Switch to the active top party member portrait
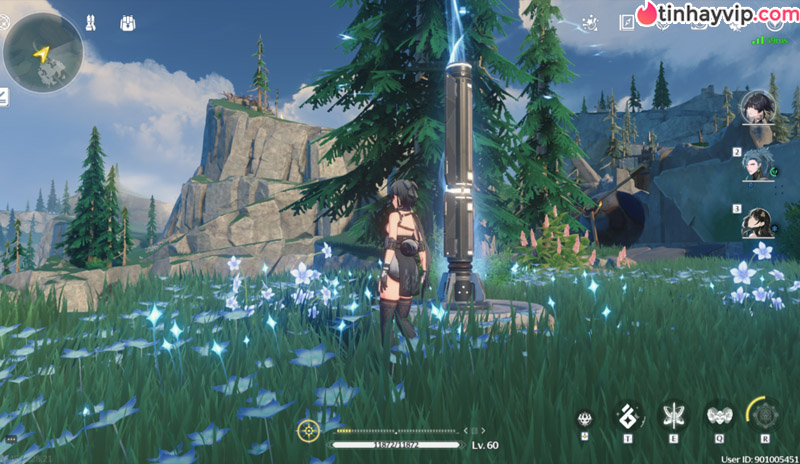Viewport: 800px width, 464px height. (756, 108)
